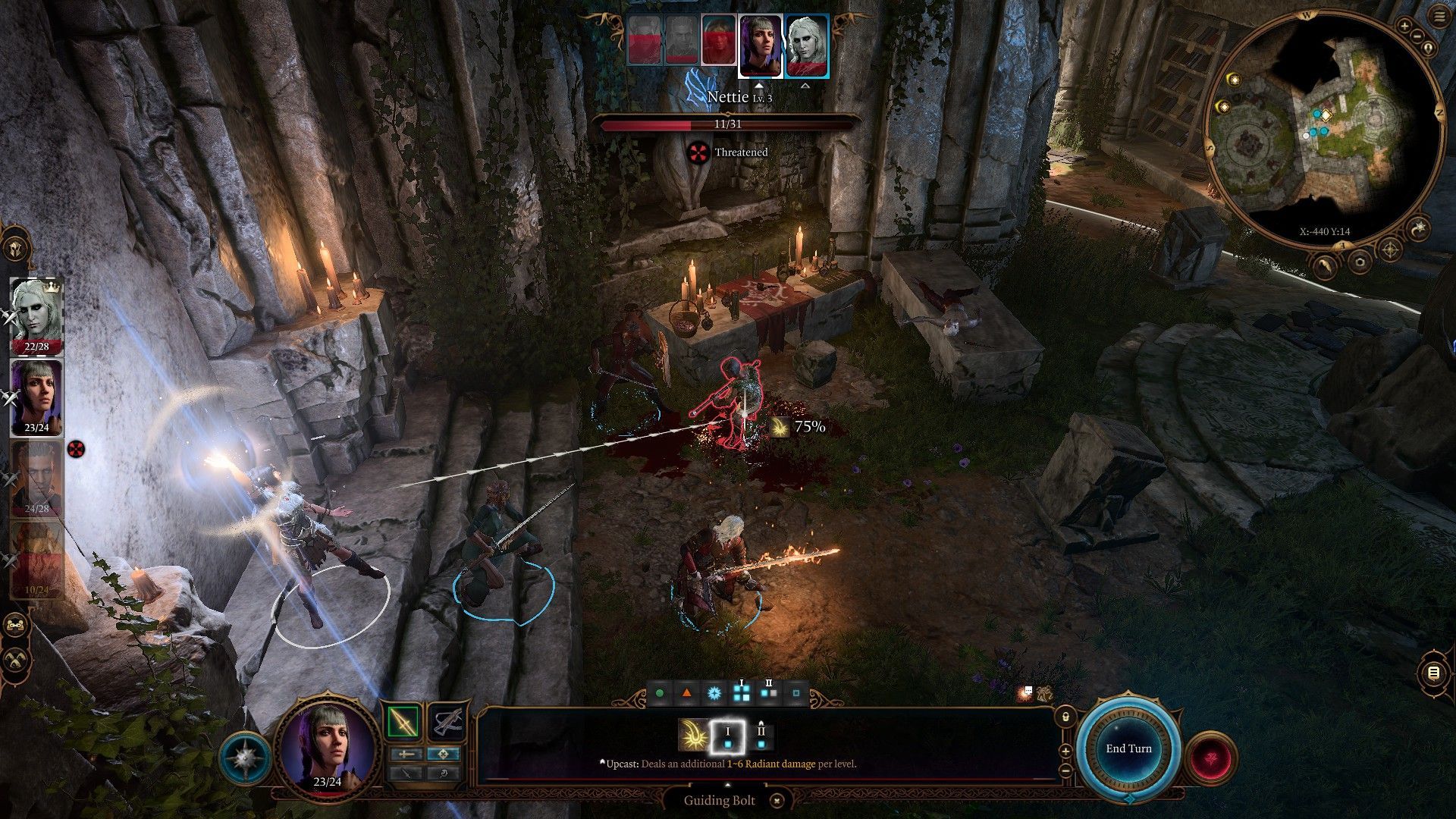
Task: Click the crossbow ranged weapon slot
Action: point(447,722)
